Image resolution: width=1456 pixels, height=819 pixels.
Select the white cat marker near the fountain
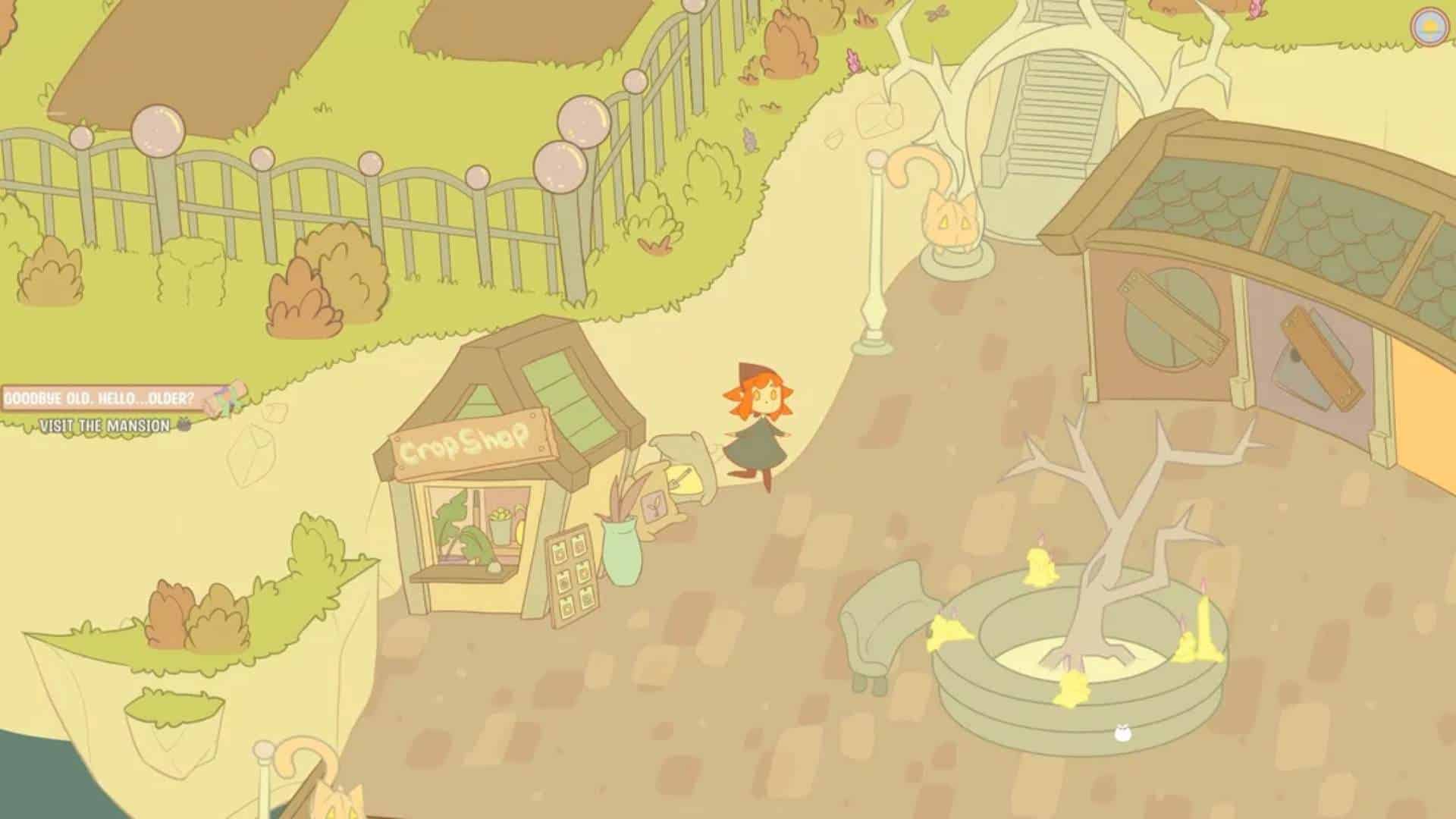pos(1121,733)
